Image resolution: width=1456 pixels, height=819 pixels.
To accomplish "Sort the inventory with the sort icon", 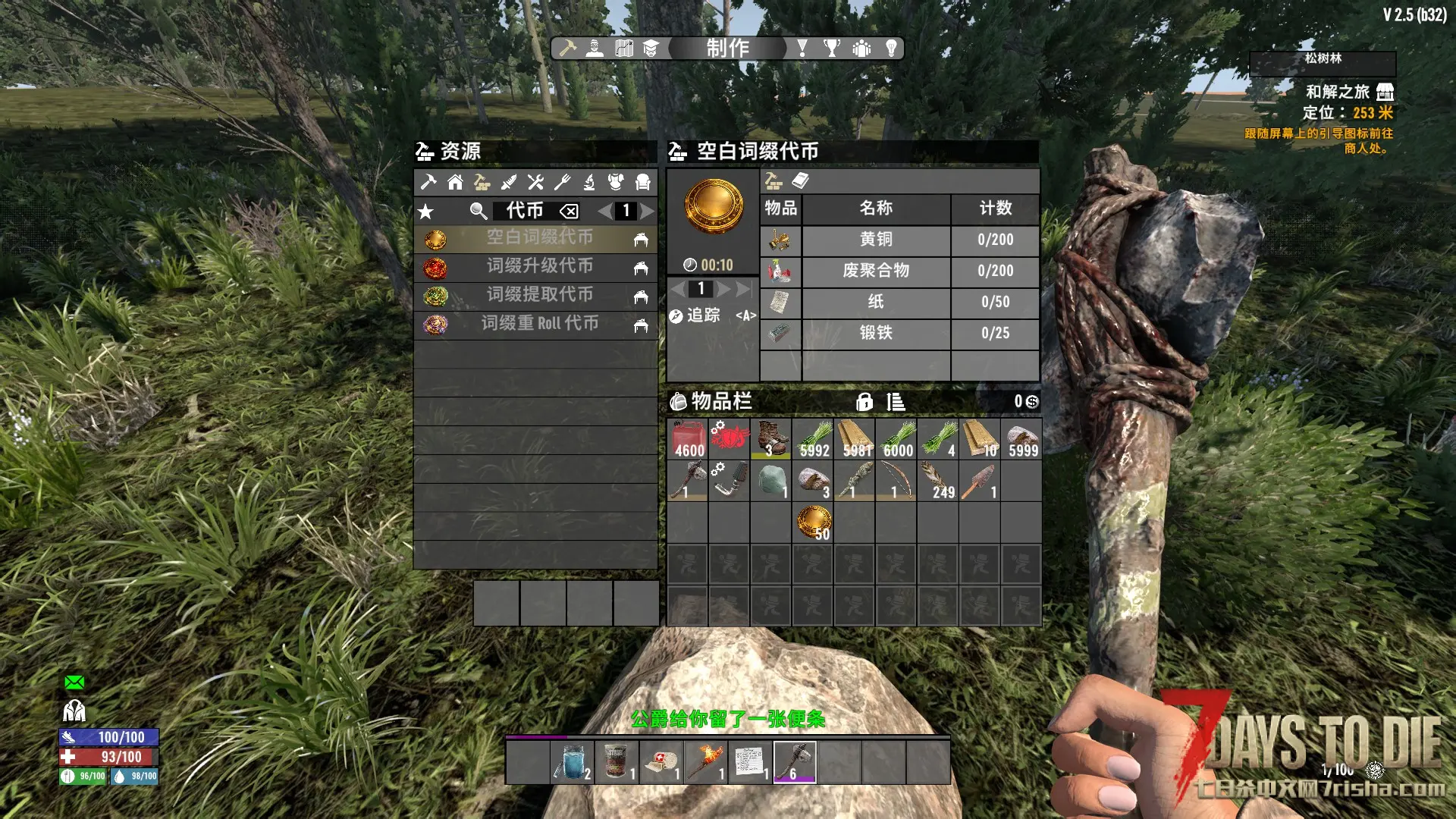I will pos(896,402).
